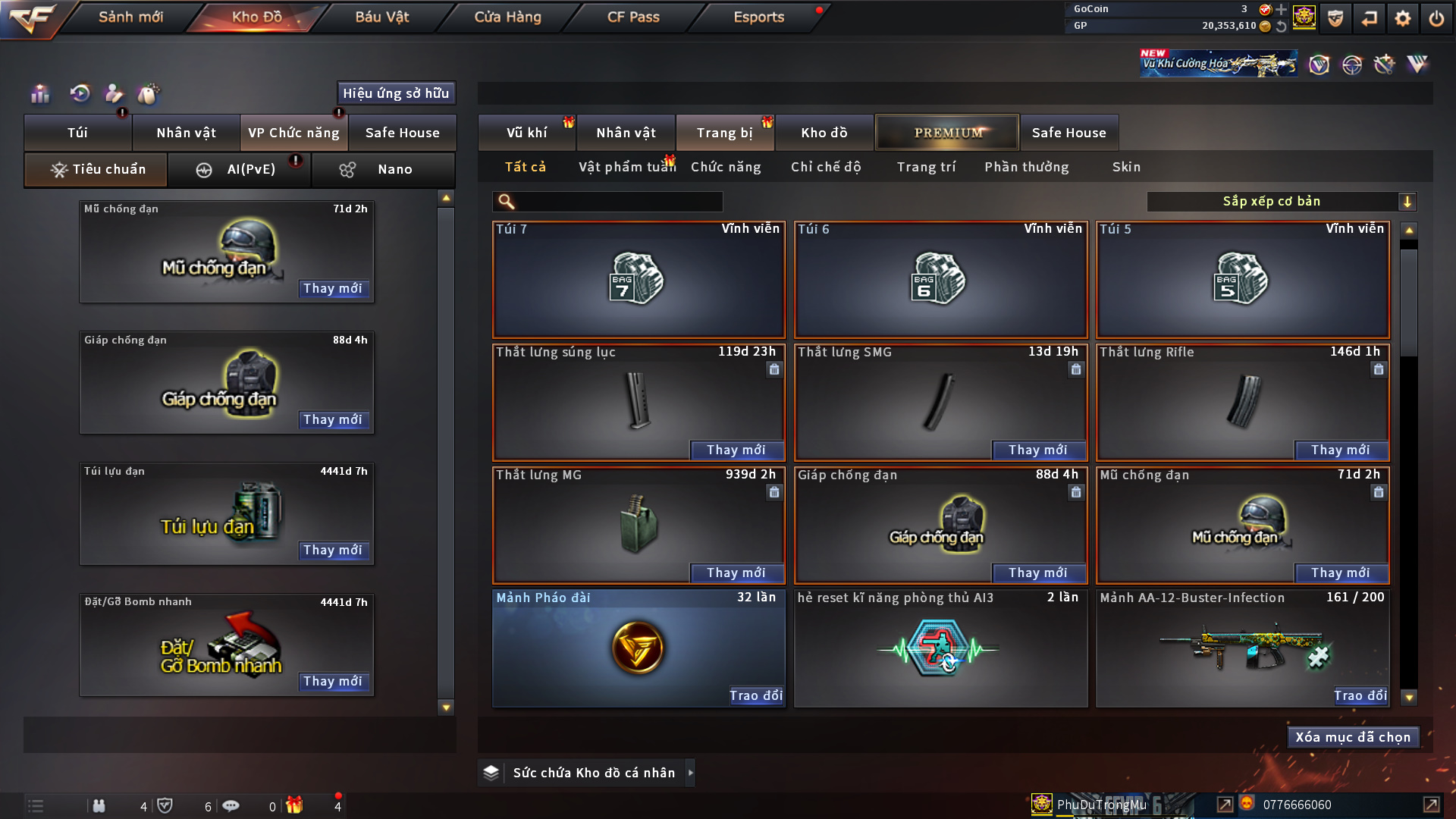Image resolution: width=1456 pixels, height=819 pixels.
Task: Click Xóa mục đã chọn button
Action: 1353,737
